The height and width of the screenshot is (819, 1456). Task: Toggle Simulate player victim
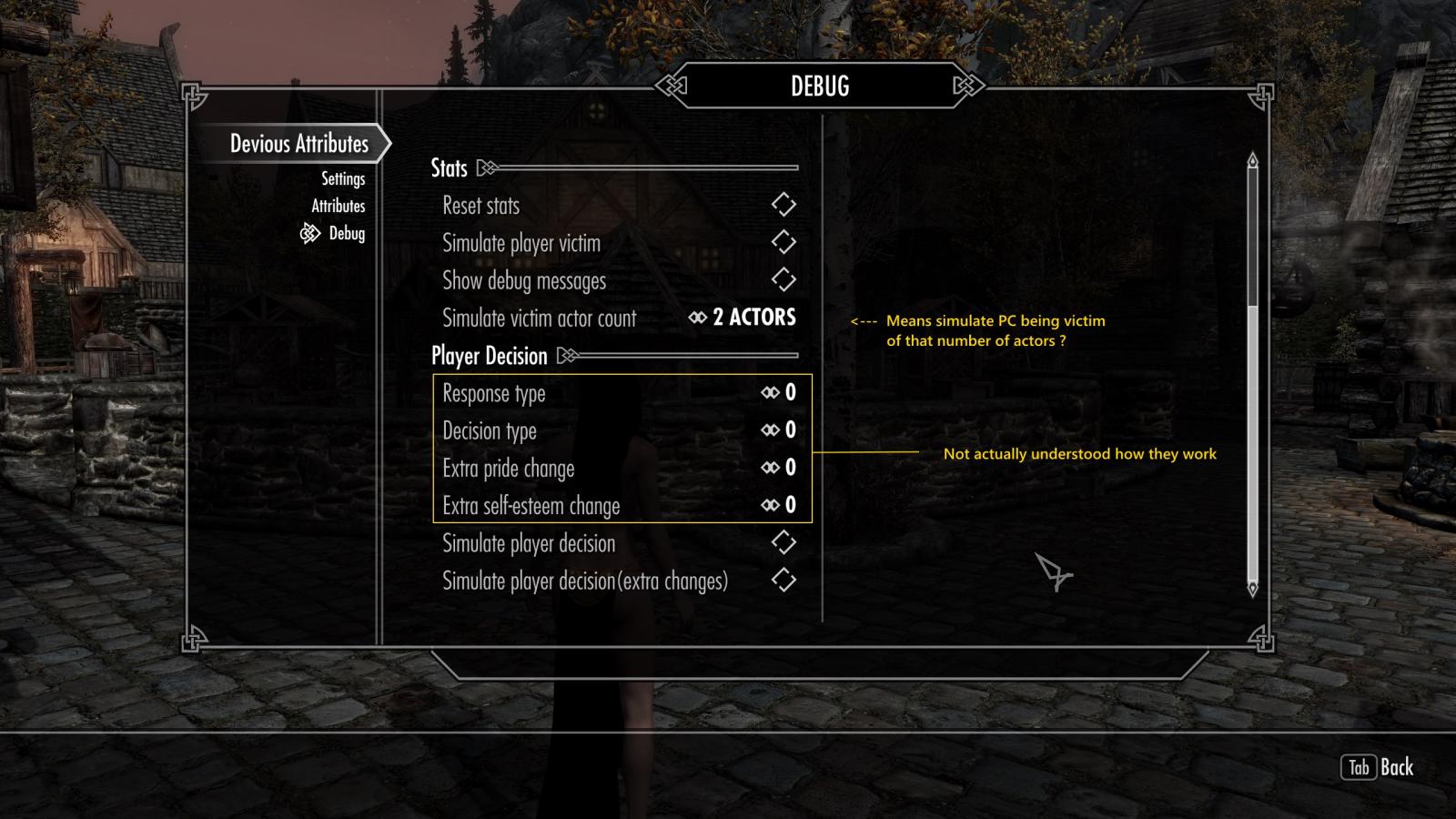pos(783,242)
